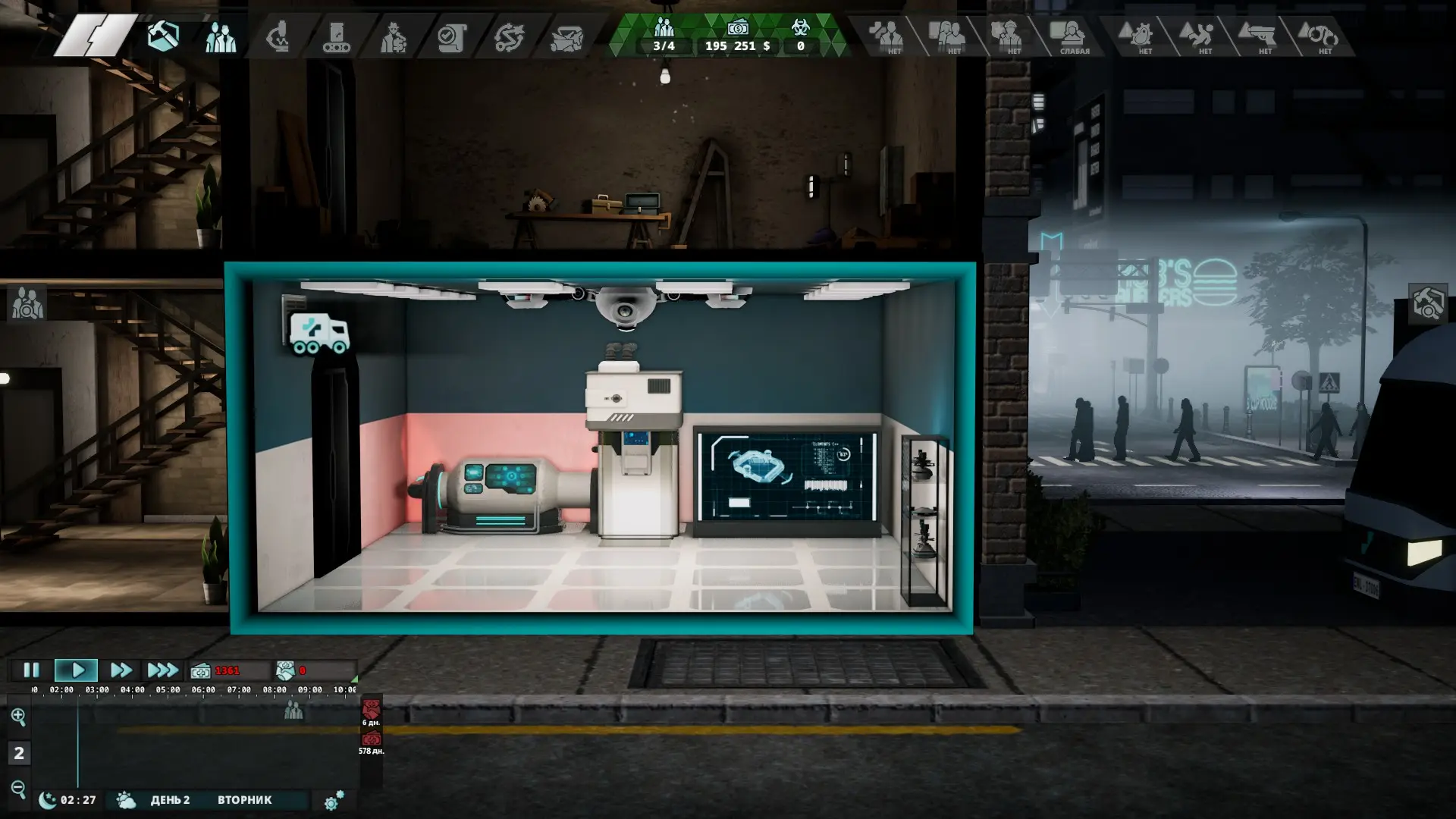
Task: Open the agent with dollar sign menu
Action: (394, 36)
